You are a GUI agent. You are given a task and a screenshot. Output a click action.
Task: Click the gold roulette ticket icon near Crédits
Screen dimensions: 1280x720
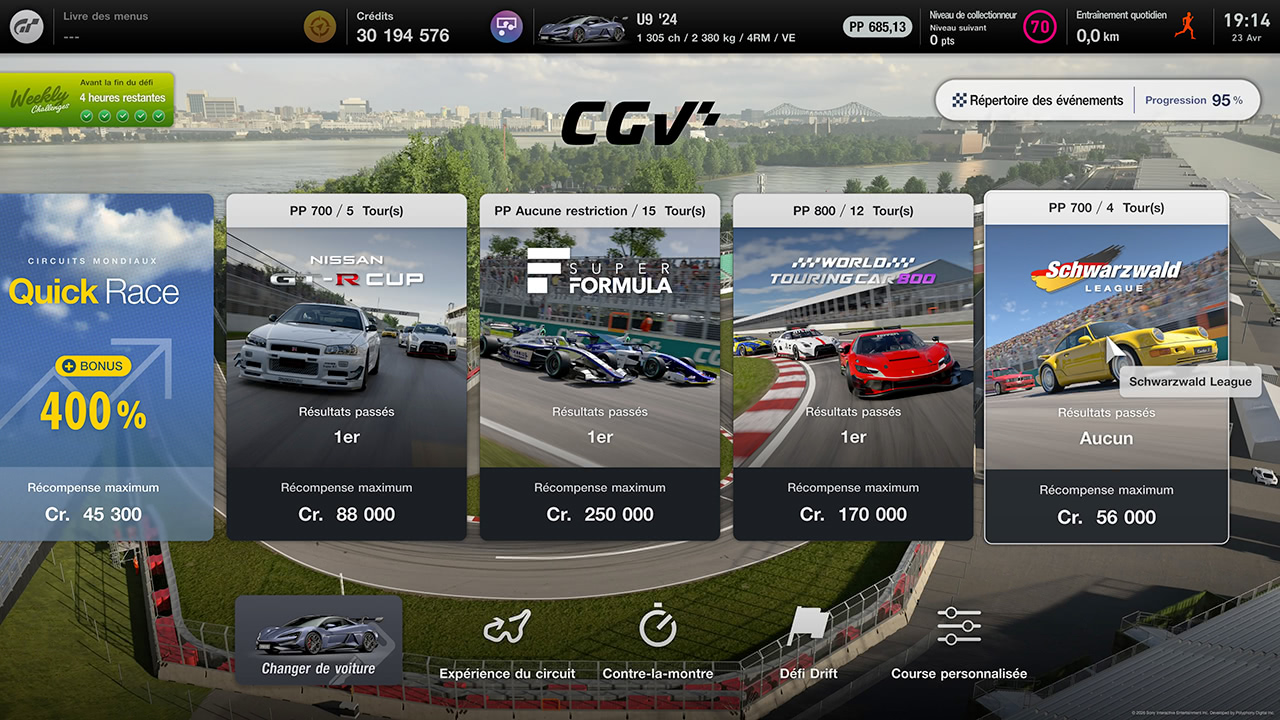(x=319, y=26)
